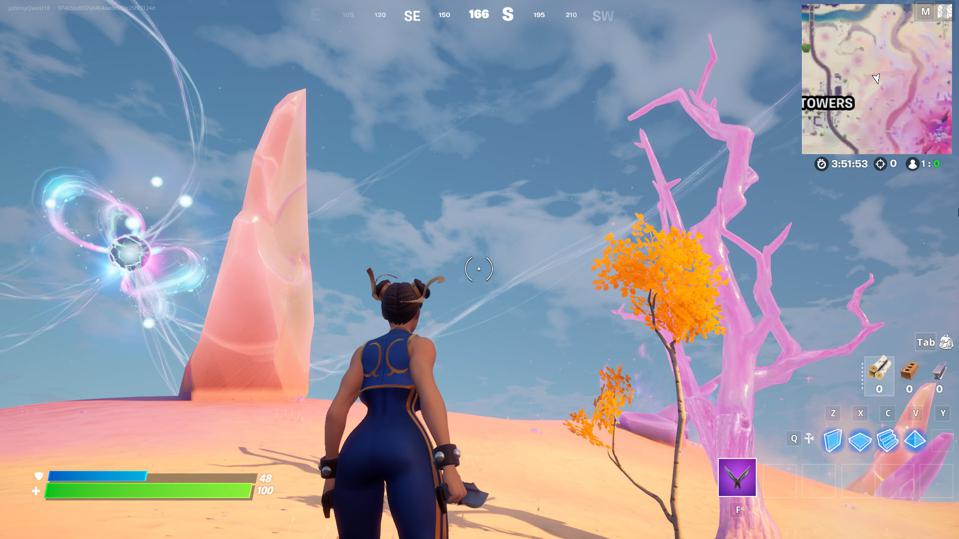Choose the wall building piece
Viewport: 959px width, 539px height.
click(833, 440)
